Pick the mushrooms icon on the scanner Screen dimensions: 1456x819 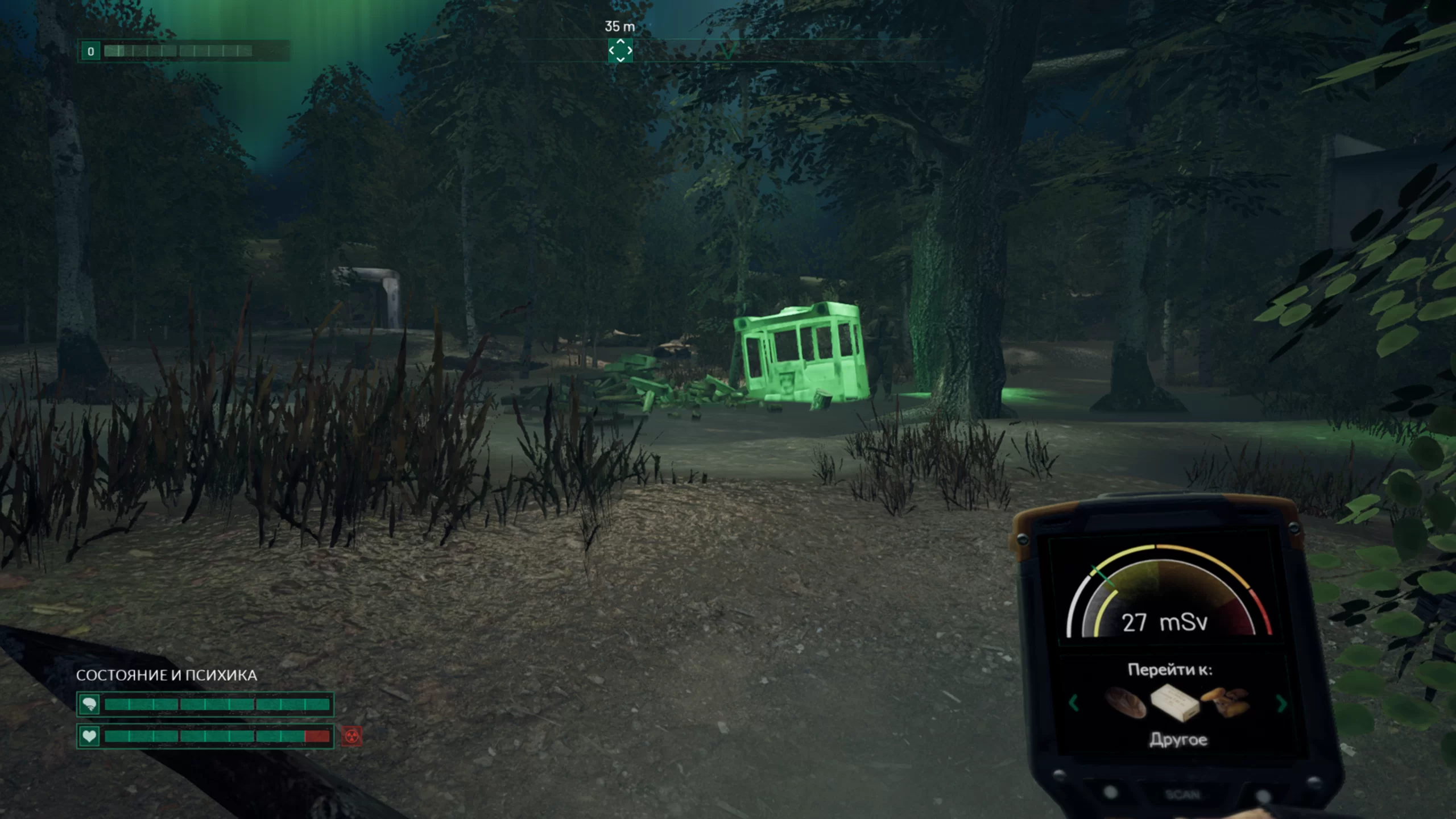click(x=1225, y=702)
